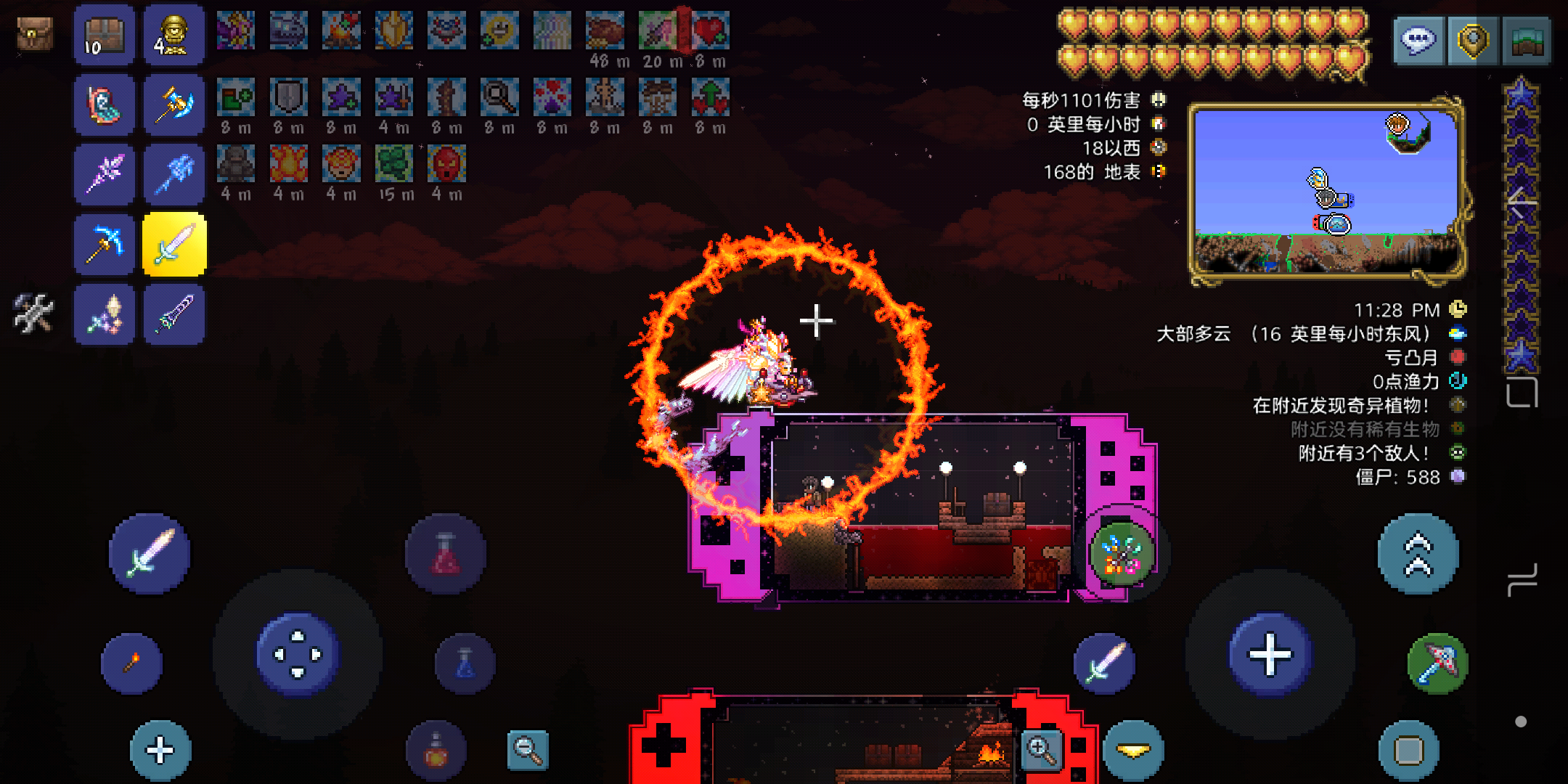Select the magic mirror hotbar slot
Screen dimensions: 1568x784
tap(105, 105)
